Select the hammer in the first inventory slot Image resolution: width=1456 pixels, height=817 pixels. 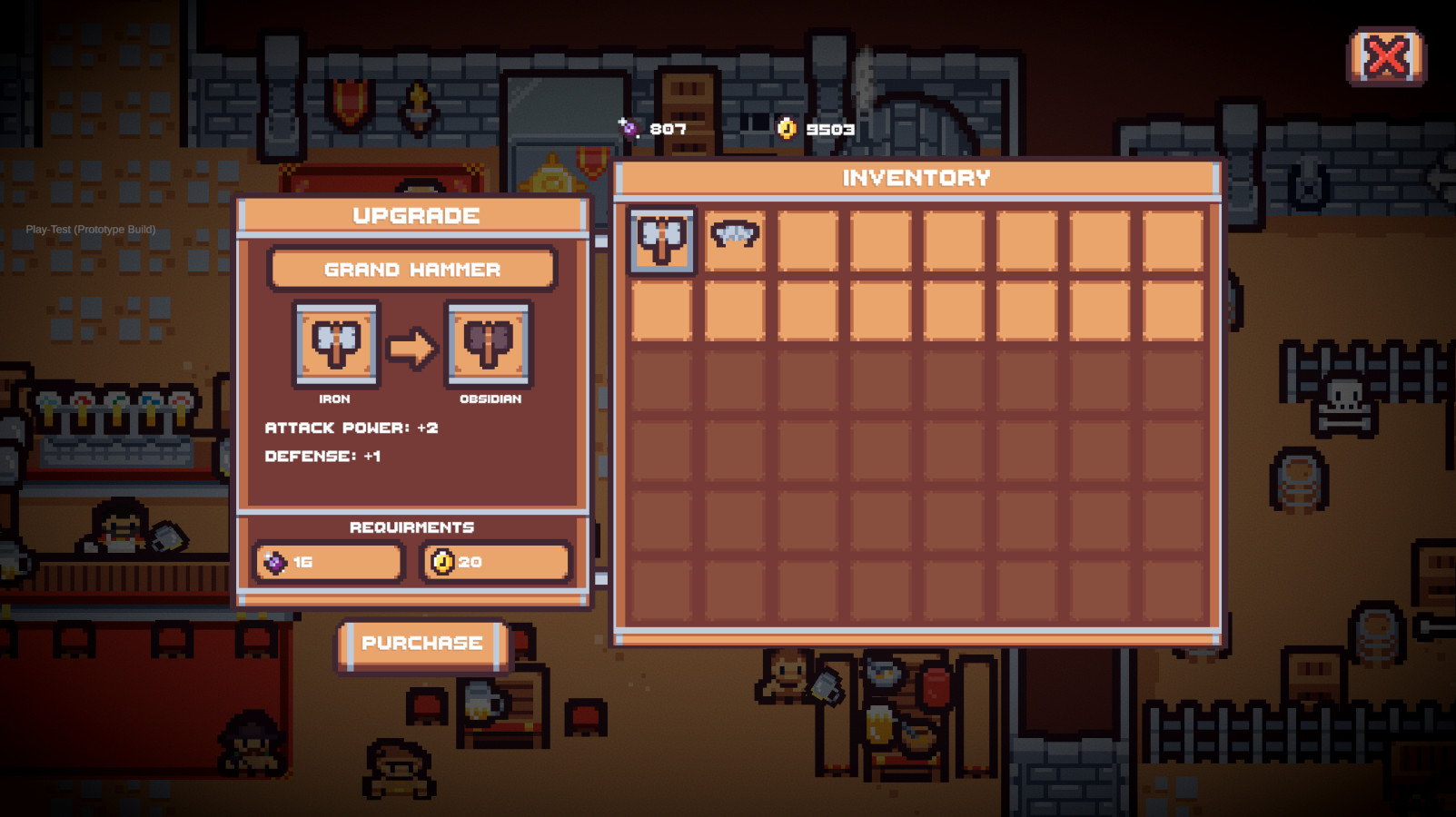click(x=661, y=241)
